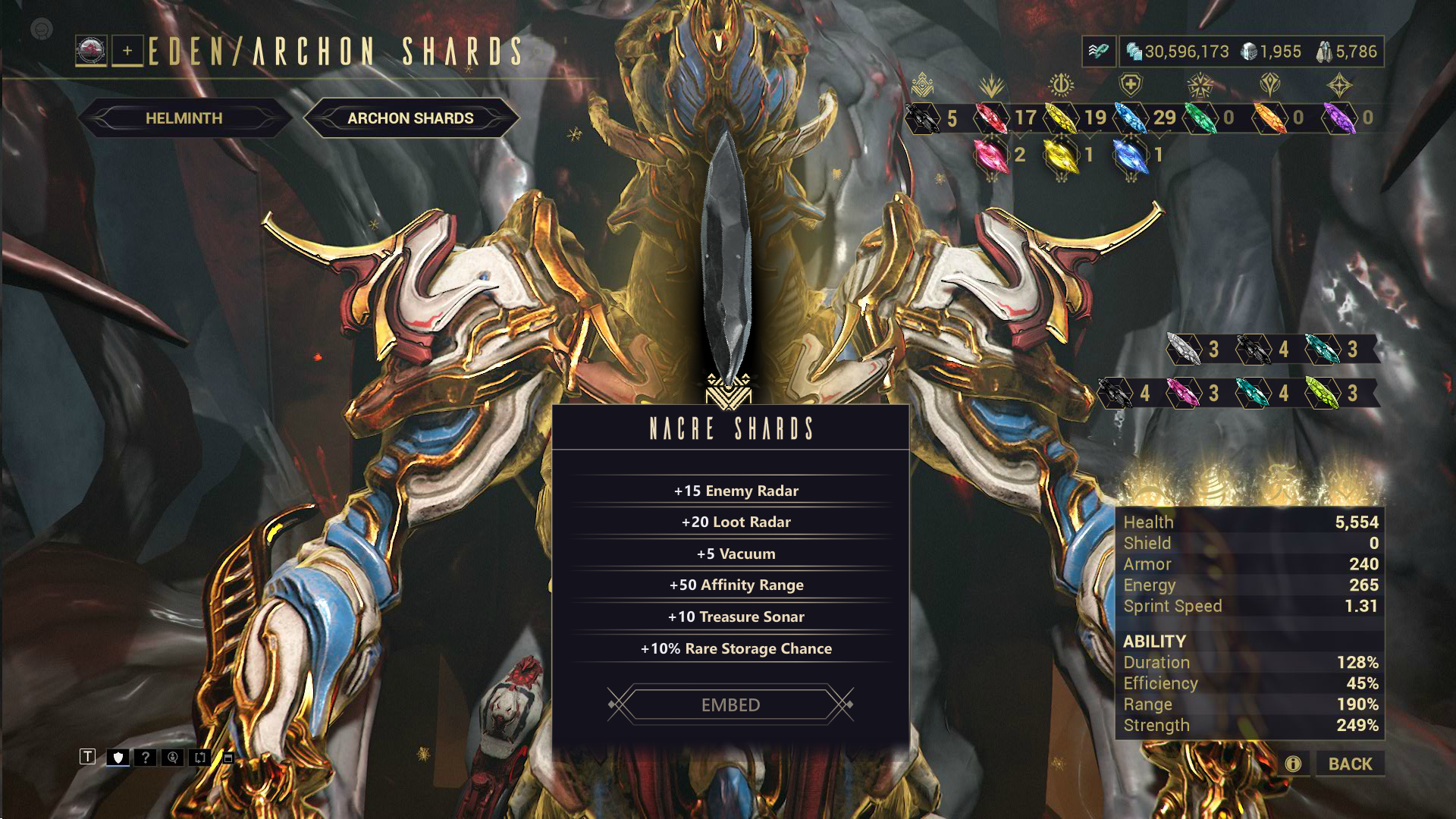This screenshot has width=1456, height=819.
Task: Select the +5 Vacuum bonus
Action: pos(736,554)
